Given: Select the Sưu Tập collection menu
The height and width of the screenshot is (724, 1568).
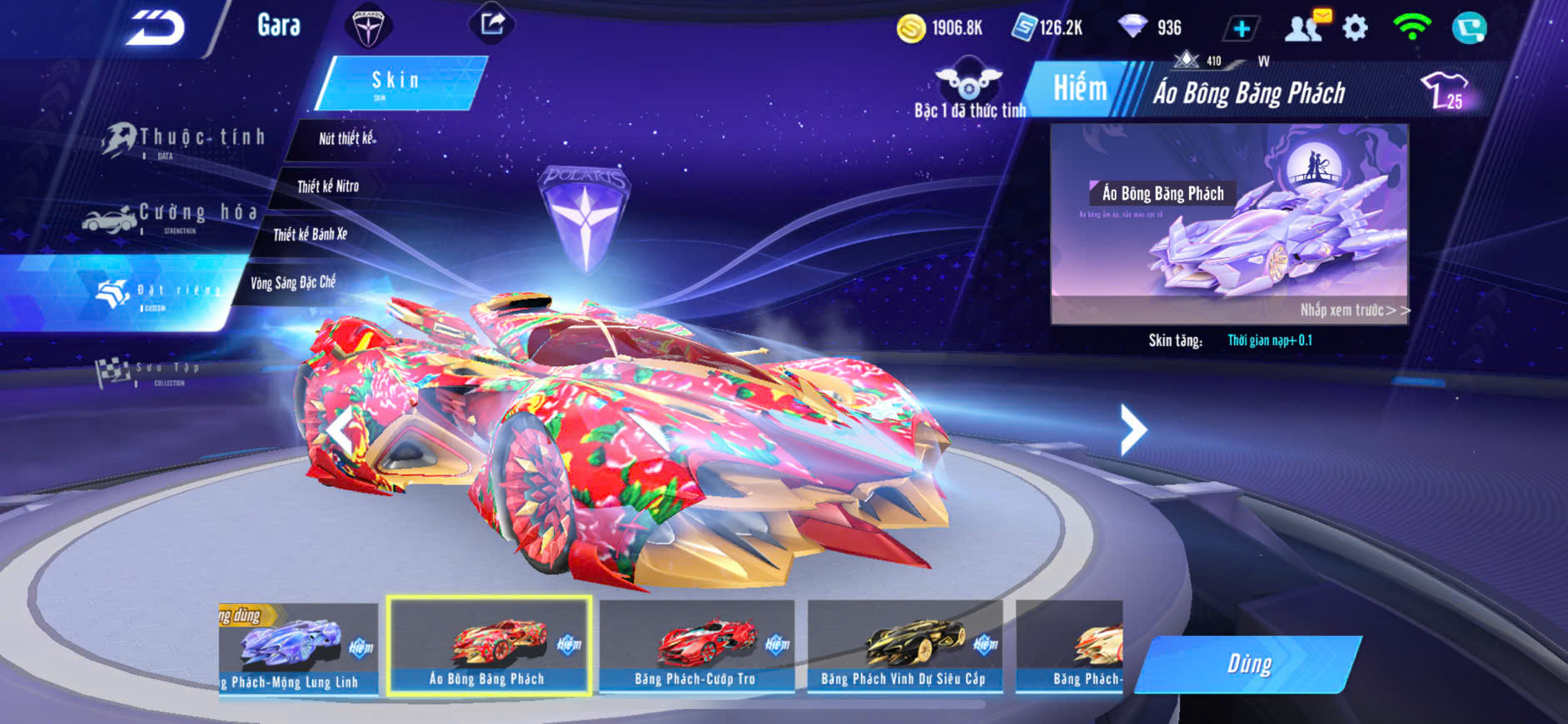Looking at the screenshot, I should click(149, 371).
